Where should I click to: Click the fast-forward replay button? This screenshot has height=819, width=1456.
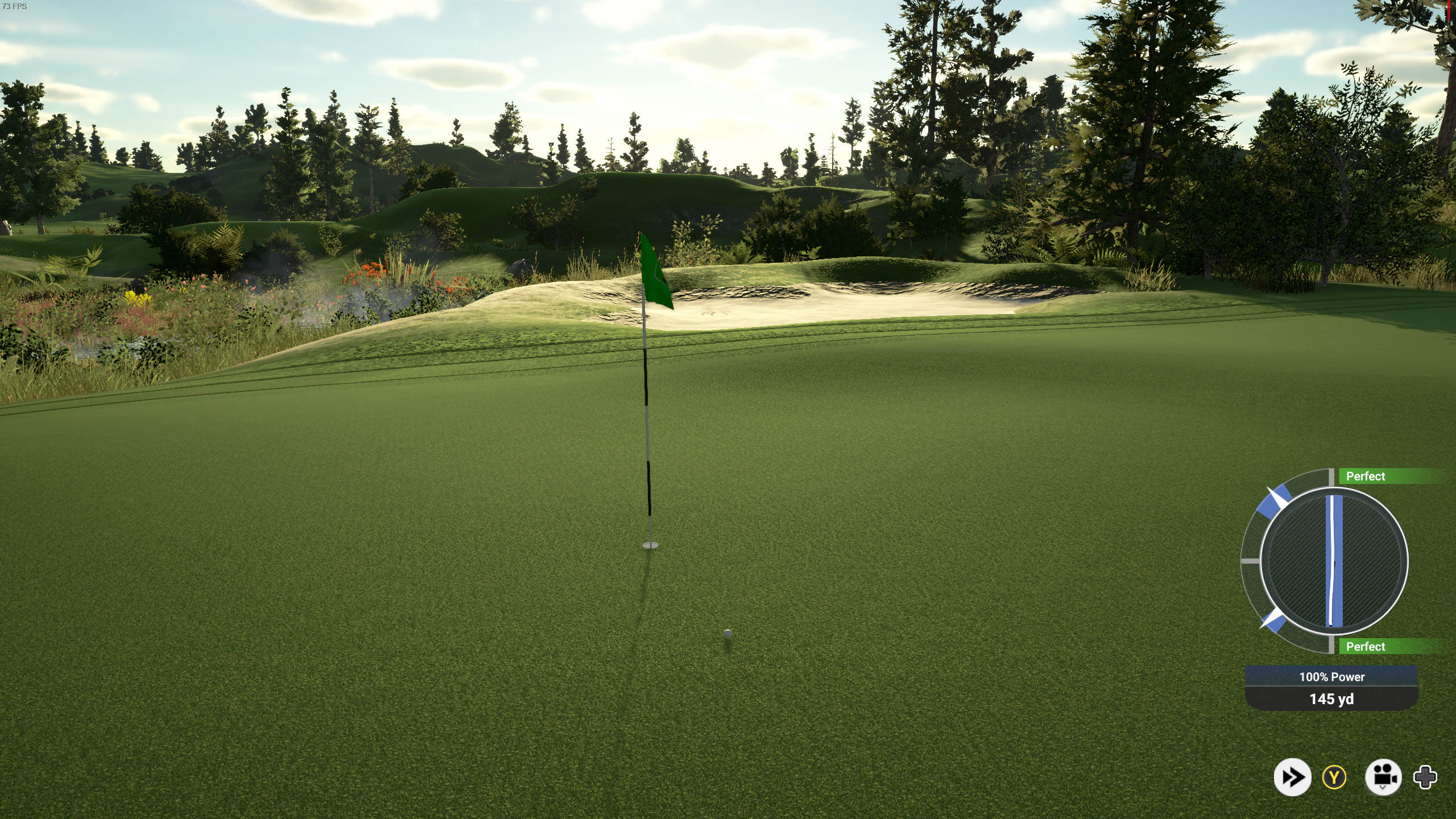[1292, 777]
